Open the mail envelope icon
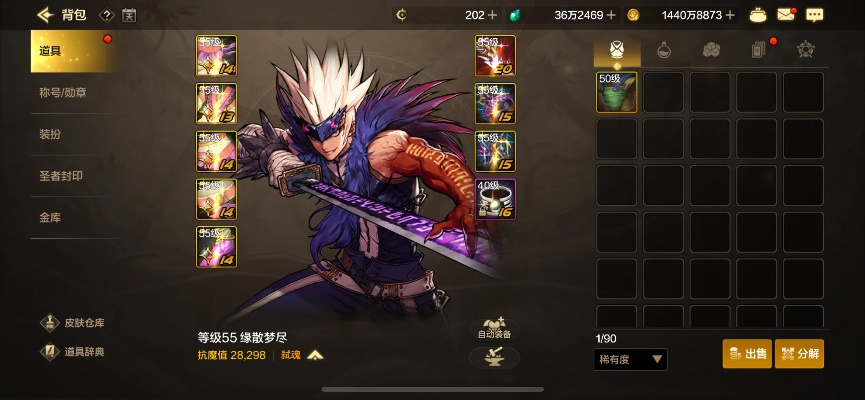 point(785,15)
